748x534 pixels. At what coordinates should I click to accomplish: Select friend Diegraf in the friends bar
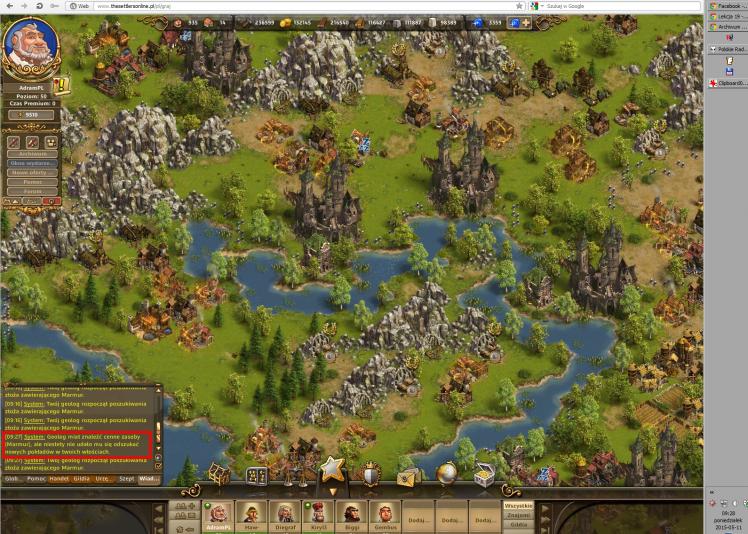point(286,516)
